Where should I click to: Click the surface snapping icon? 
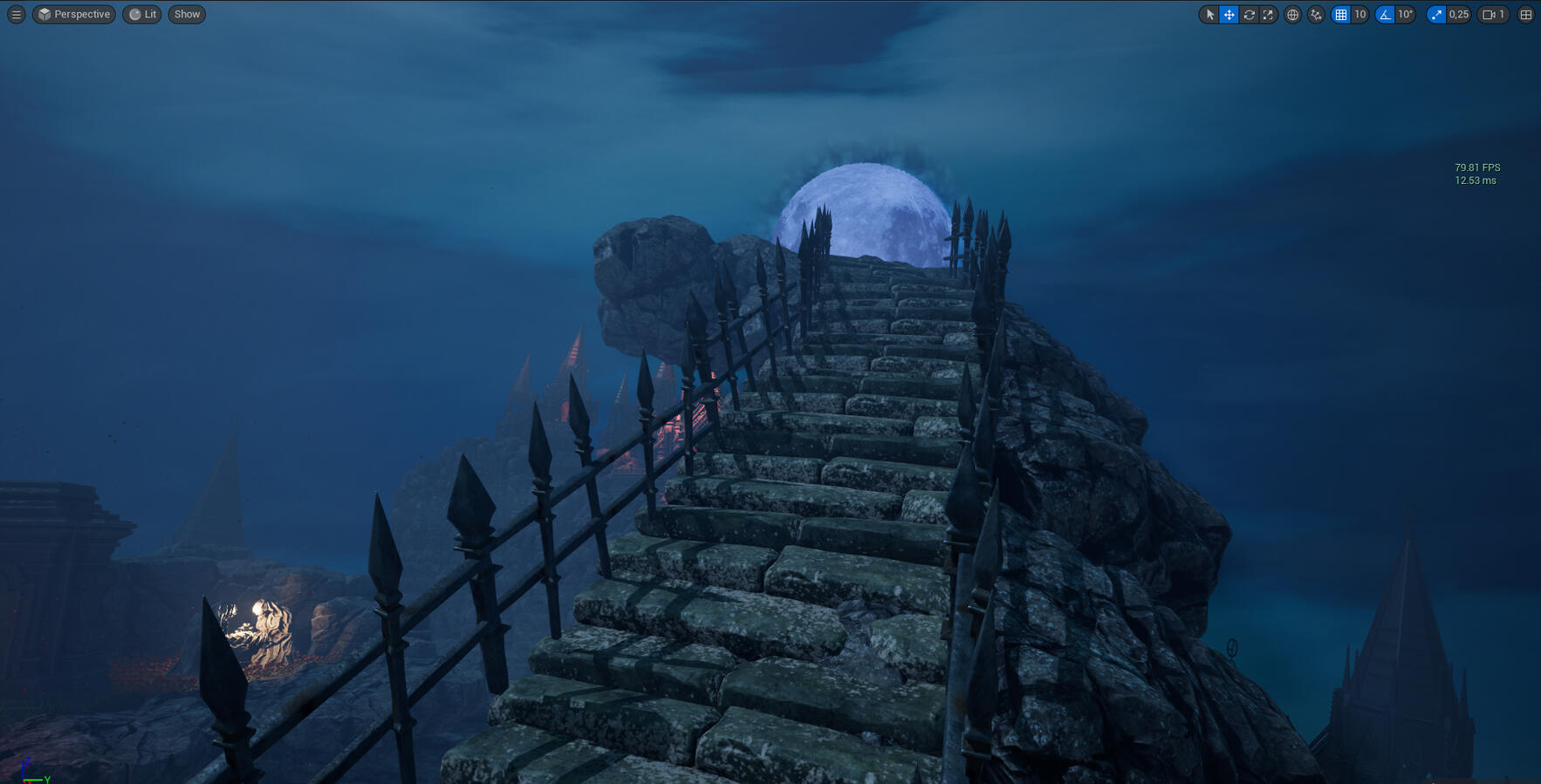click(x=1316, y=14)
